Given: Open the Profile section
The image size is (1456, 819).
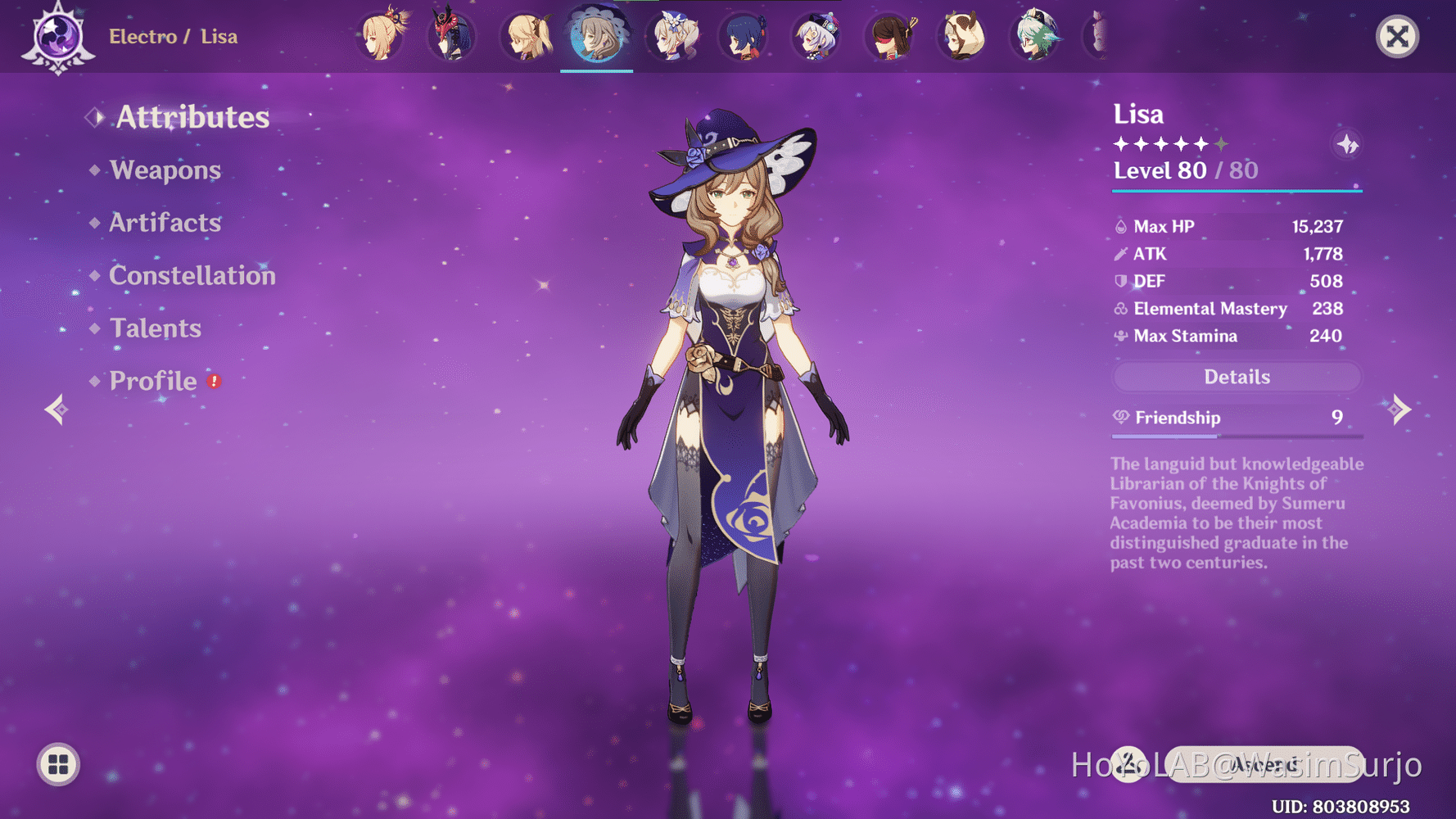Looking at the screenshot, I should 153,381.
